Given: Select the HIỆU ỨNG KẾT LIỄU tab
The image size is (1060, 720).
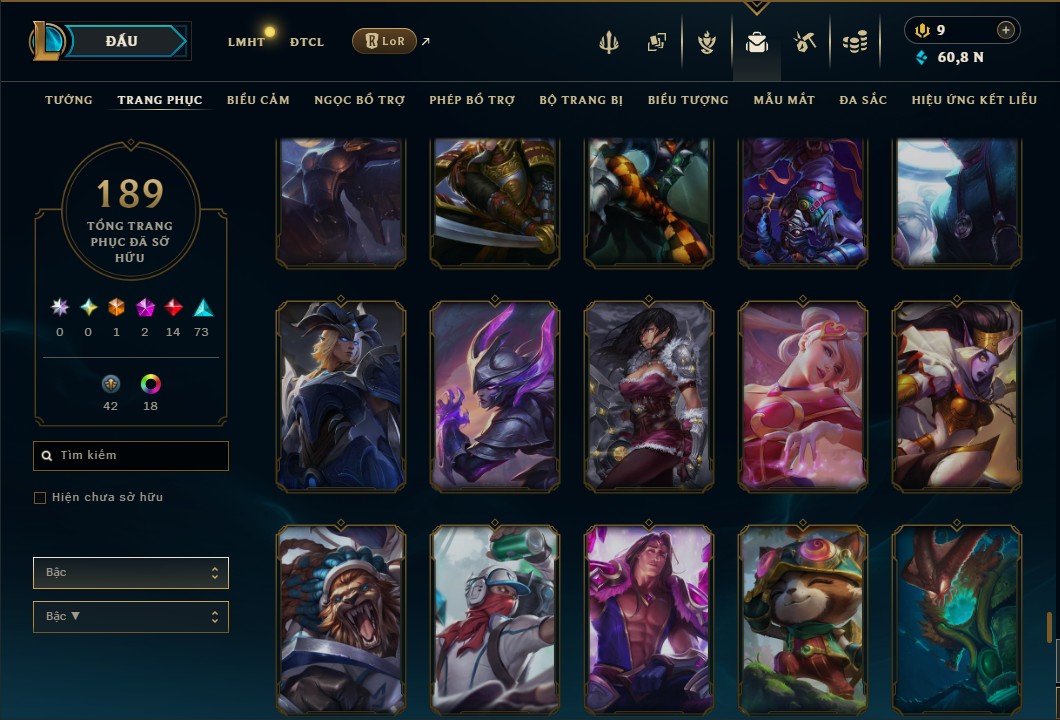Looking at the screenshot, I should click(974, 100).
